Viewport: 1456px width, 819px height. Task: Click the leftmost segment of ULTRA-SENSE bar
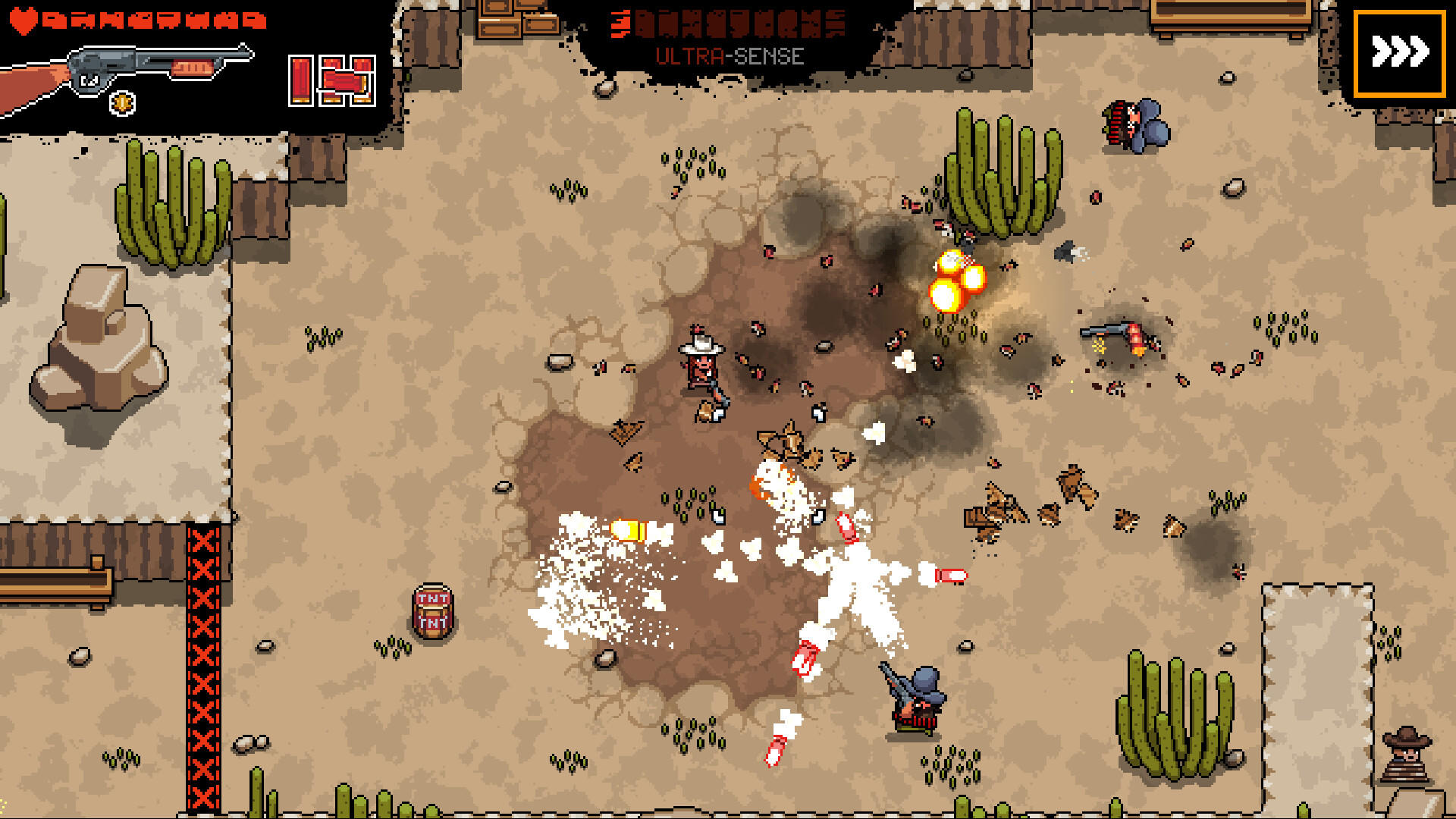coord(622,23)
